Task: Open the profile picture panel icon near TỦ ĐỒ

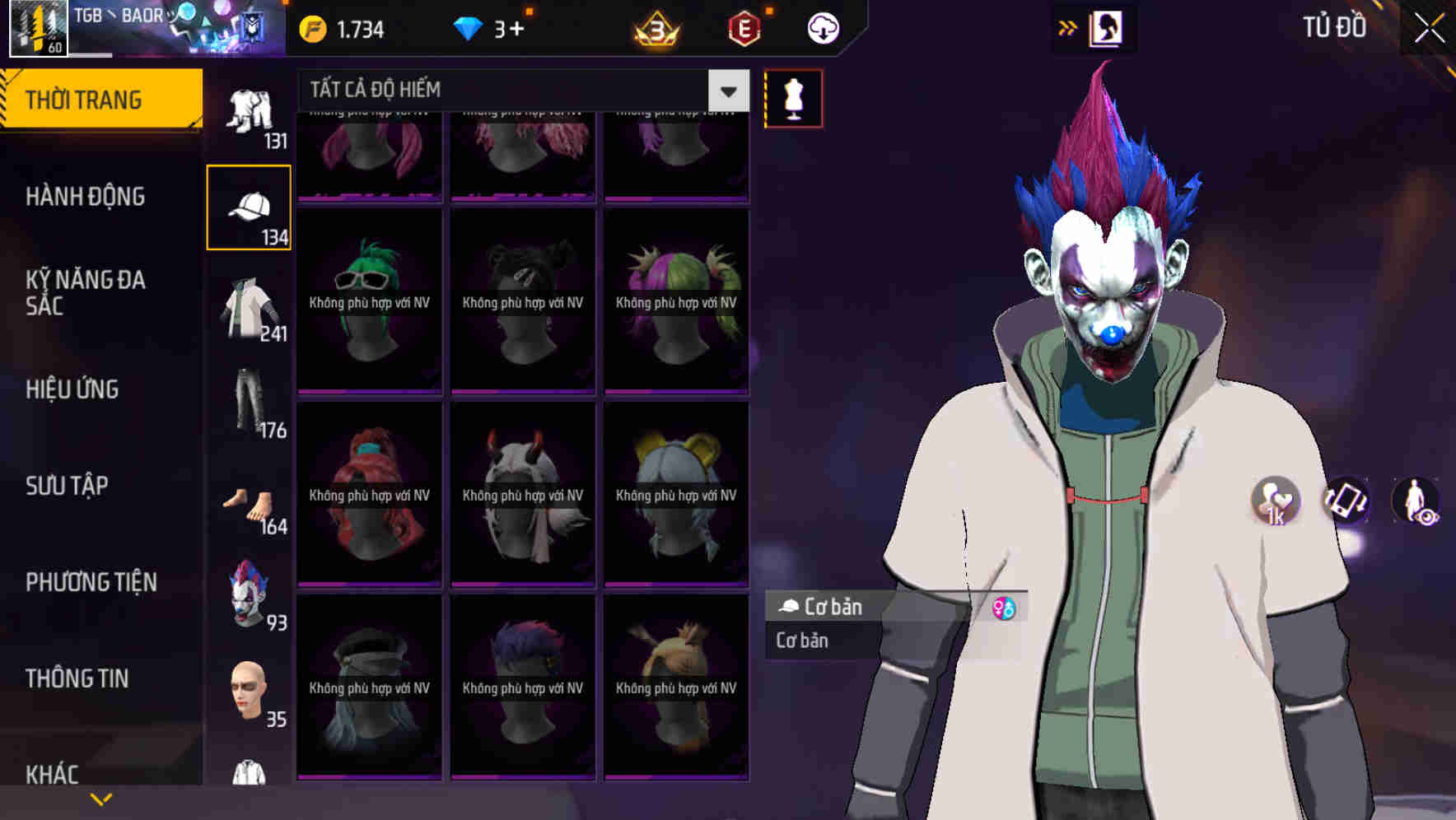Action: click(x=1104, y=27)
